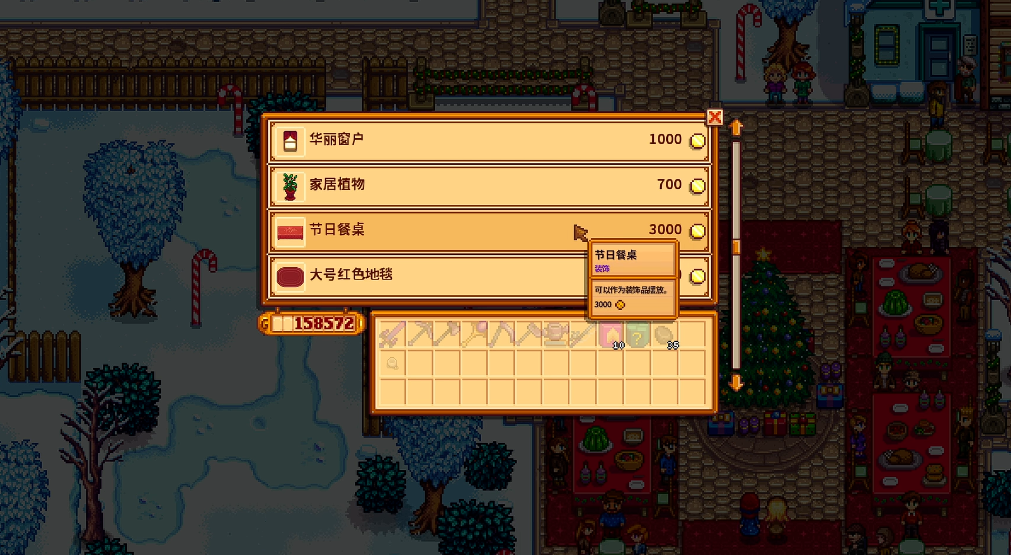Select the sword in inventory

391,335
